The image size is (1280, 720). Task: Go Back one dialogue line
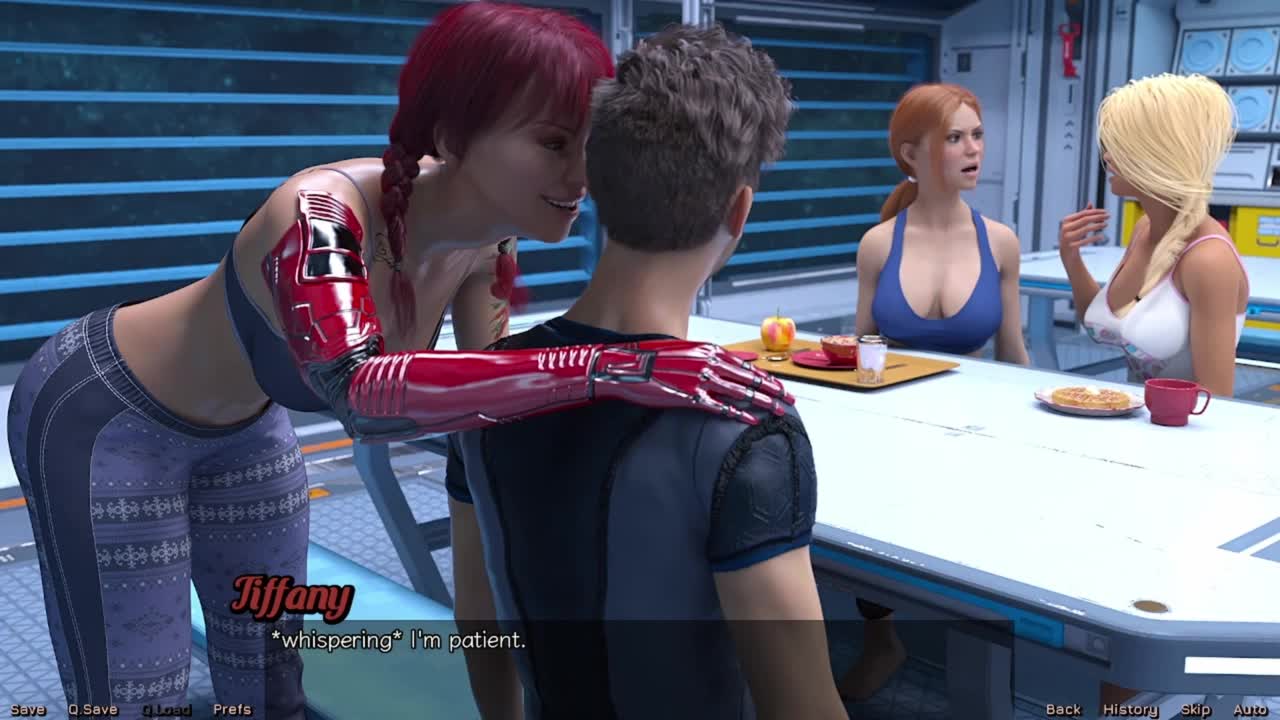tap(1063, 709)
